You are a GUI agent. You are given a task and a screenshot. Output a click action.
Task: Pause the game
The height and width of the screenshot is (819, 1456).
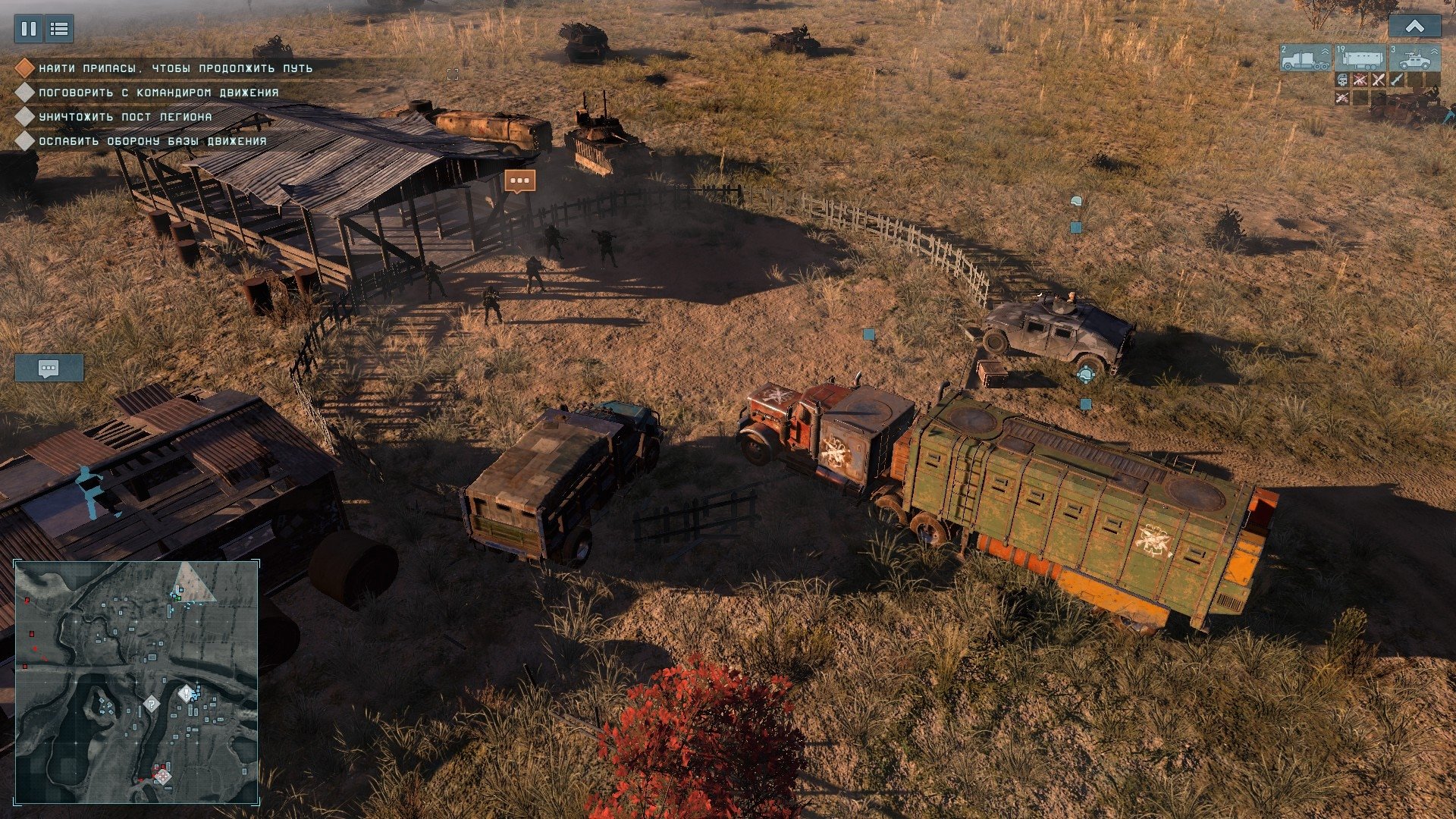point(29,29)
